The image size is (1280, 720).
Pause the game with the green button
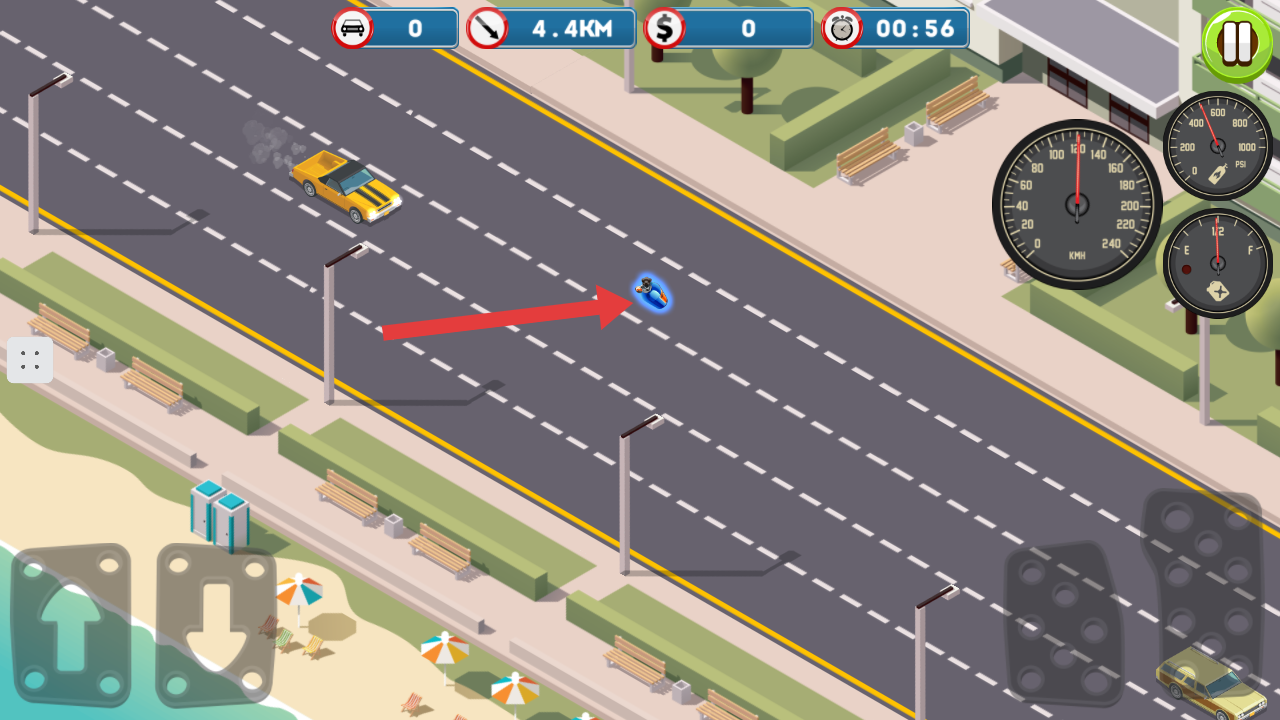[1237, 44]
